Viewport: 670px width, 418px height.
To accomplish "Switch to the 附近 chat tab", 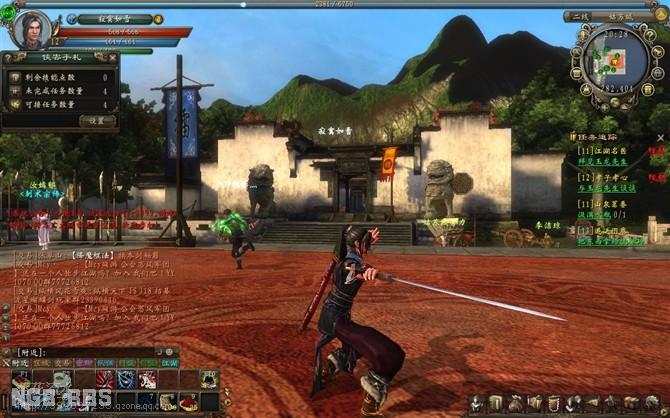I will pos(19,363).
